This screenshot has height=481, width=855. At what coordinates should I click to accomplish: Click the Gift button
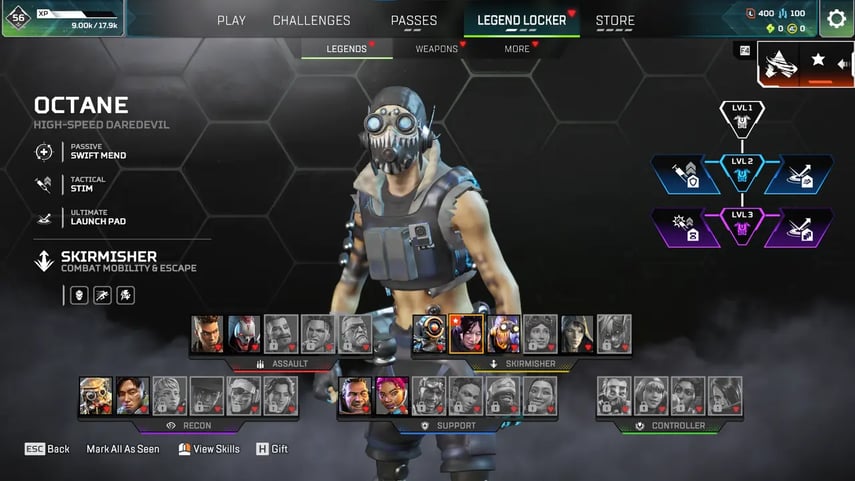(x=272, y=449)
